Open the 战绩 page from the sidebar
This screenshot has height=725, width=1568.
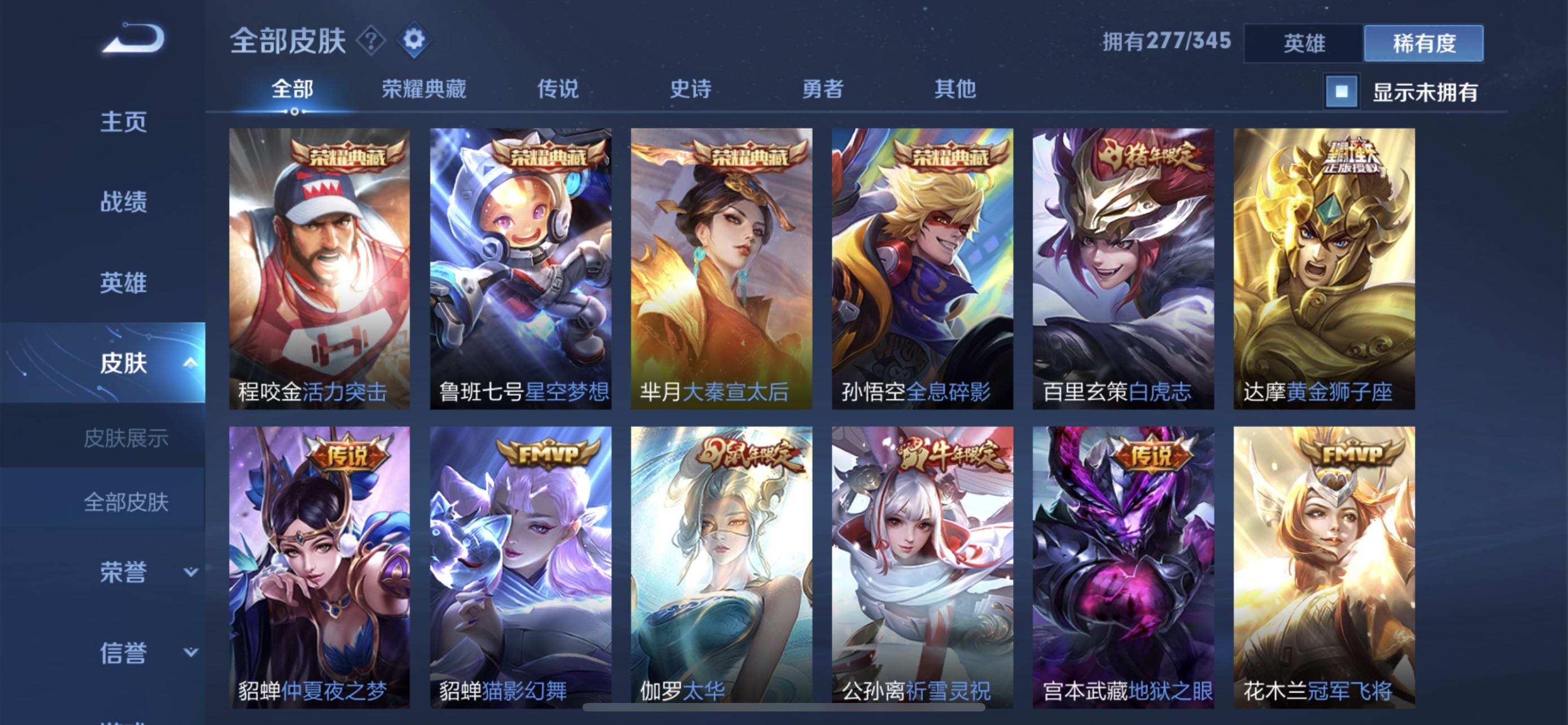[x=124, y=203]
